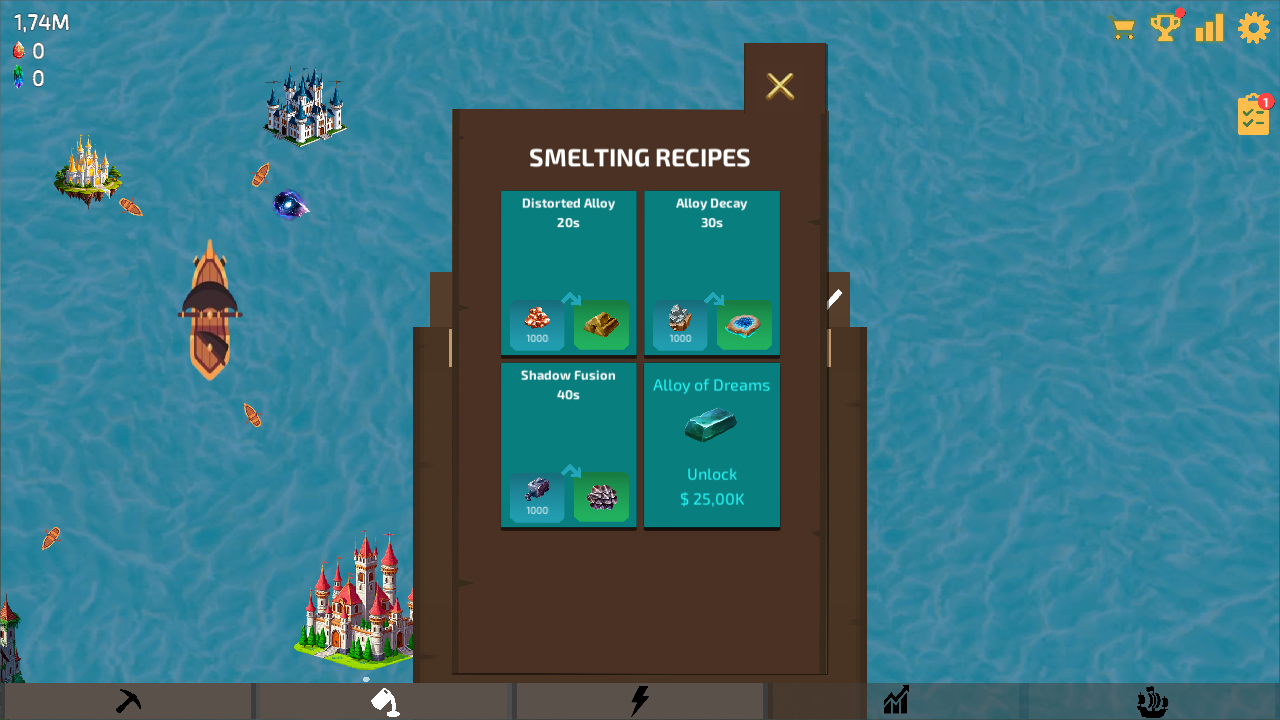Select the growth chart tab icon

(x=897, y=700)
